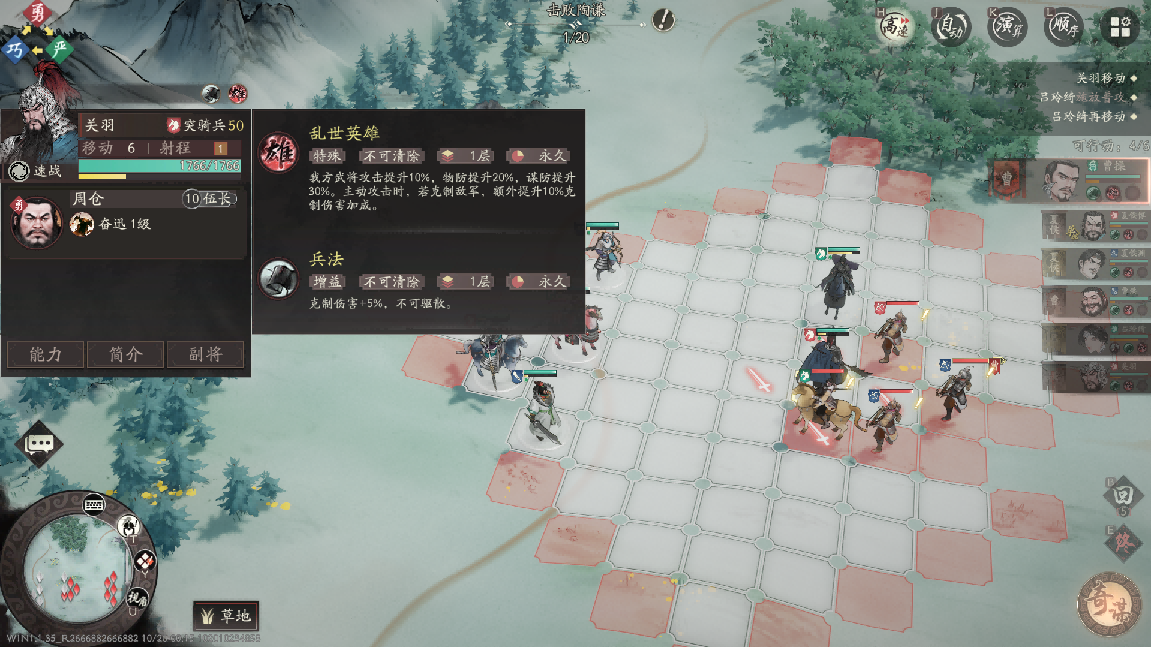The image size is (1151, 647).
Task: Enable 自动 auto-battle
Action: pyautogui.click(x=950, y=27)
